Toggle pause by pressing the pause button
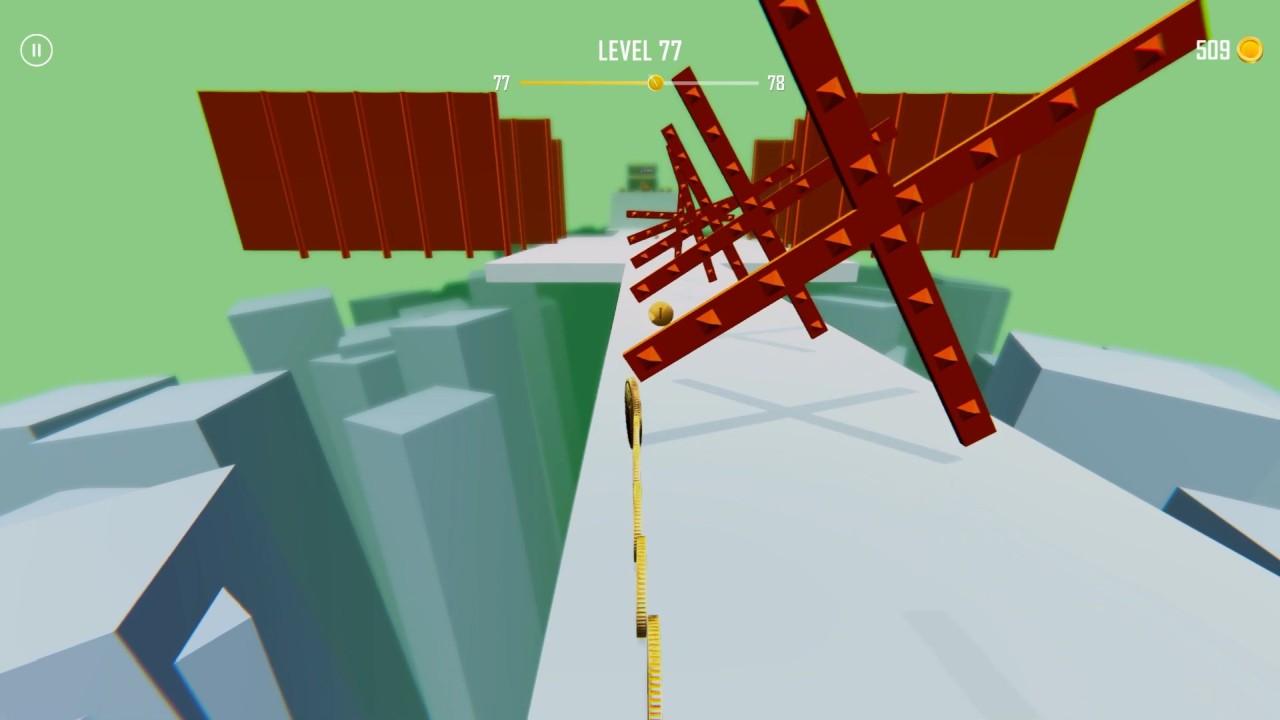This screenshot has height=720, width=1280. [x=37, y=50]
